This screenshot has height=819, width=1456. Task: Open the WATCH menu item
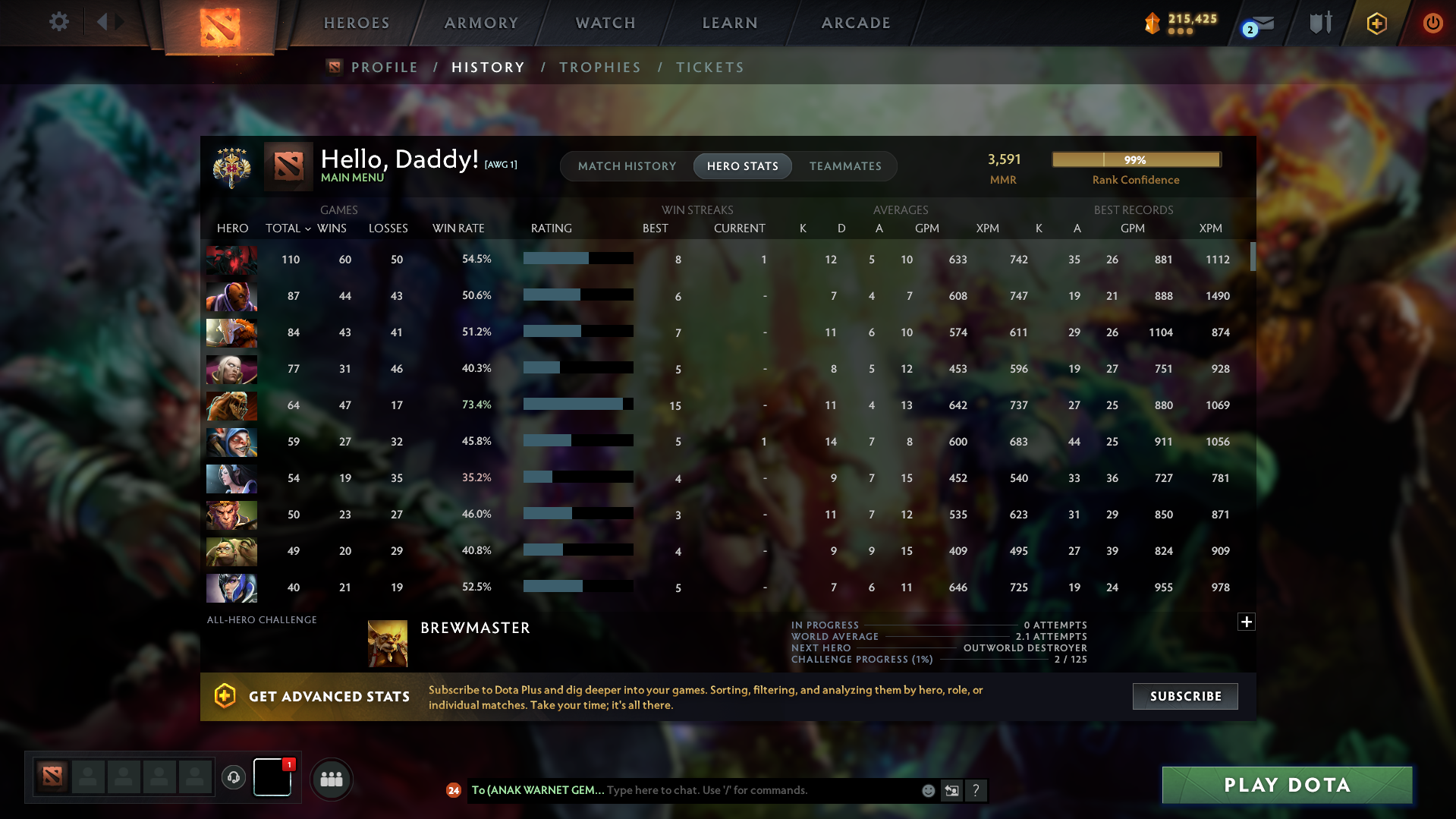pyautogui.click(x=605, y=23)
